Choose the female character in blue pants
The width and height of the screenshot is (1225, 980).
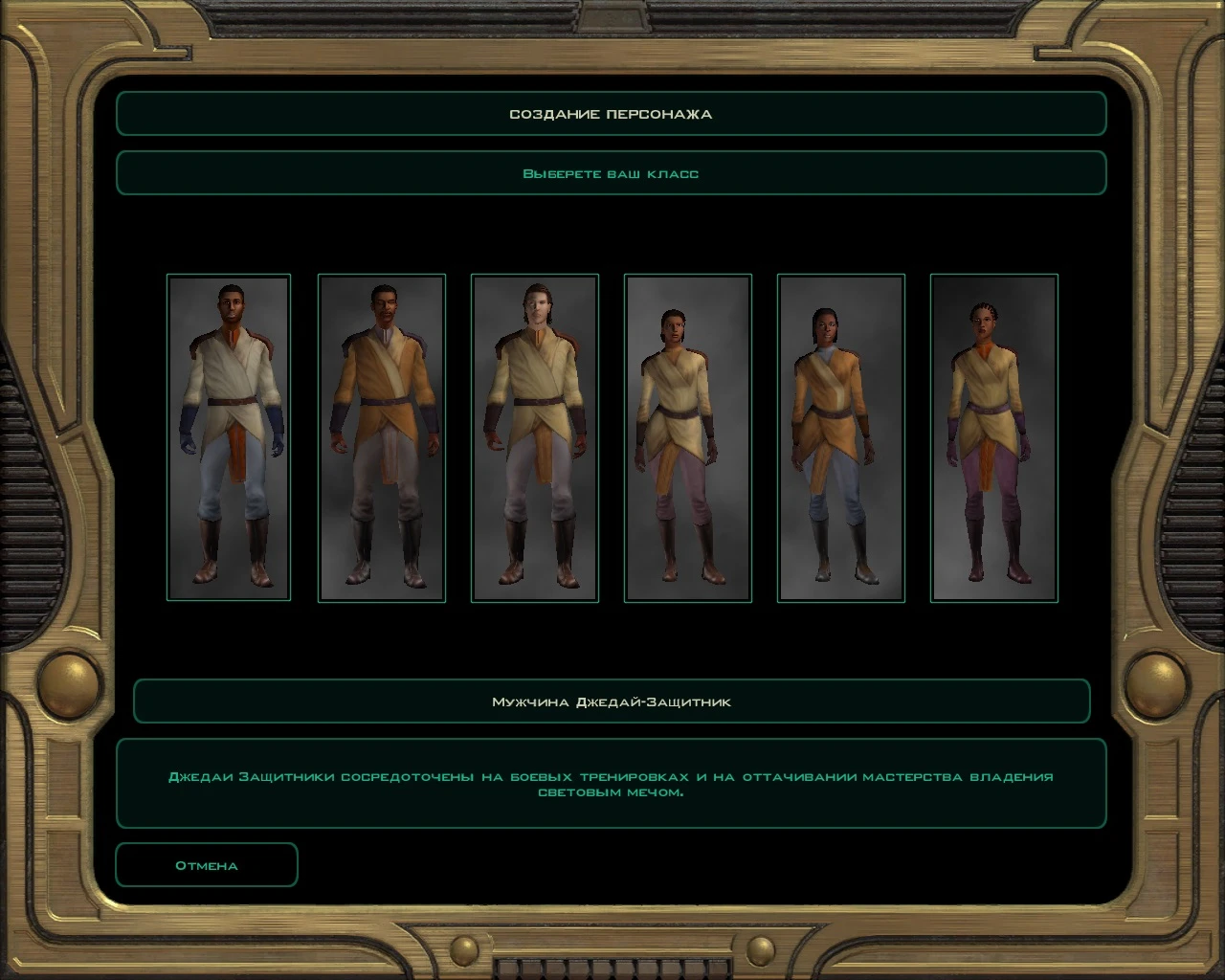(x=840, y=437)
